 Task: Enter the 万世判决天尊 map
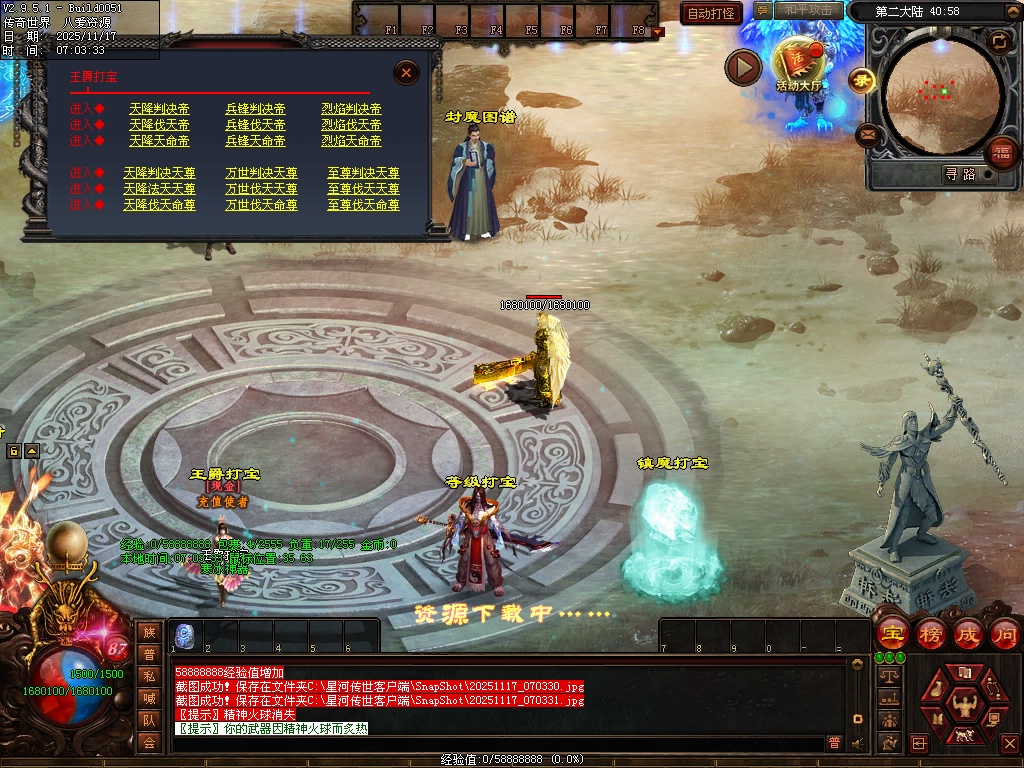(x=261, y=173)
